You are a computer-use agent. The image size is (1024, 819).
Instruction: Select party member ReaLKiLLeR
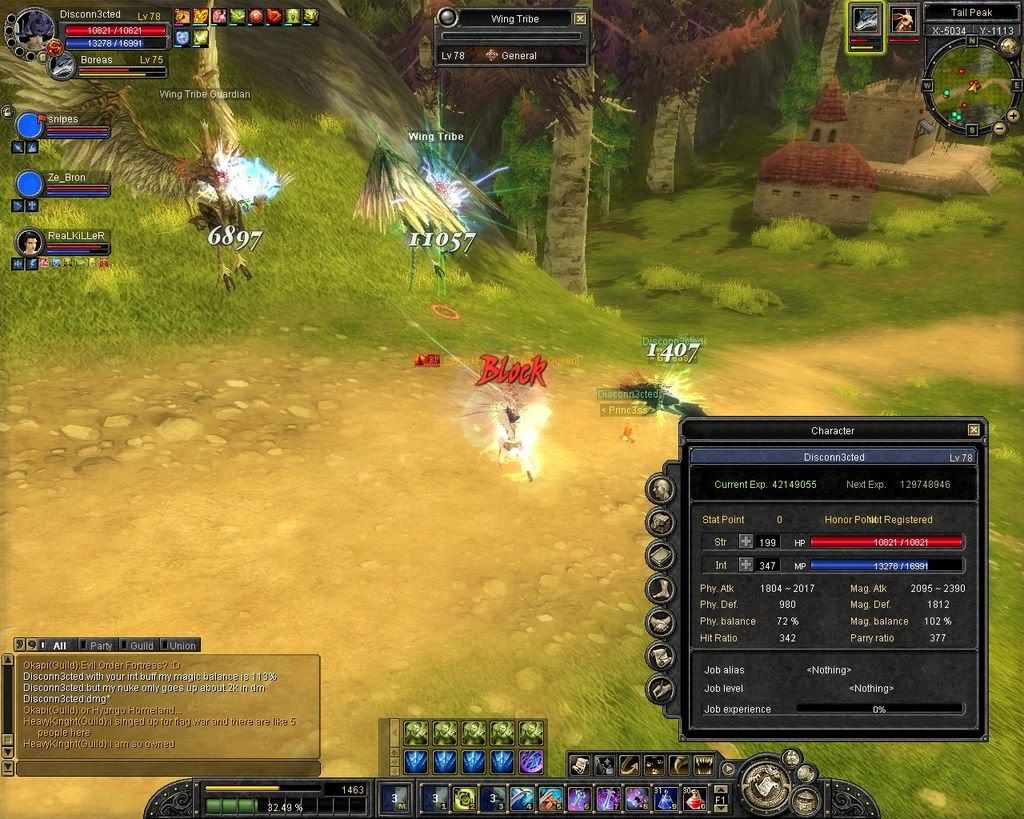click(x=31, y=242)
